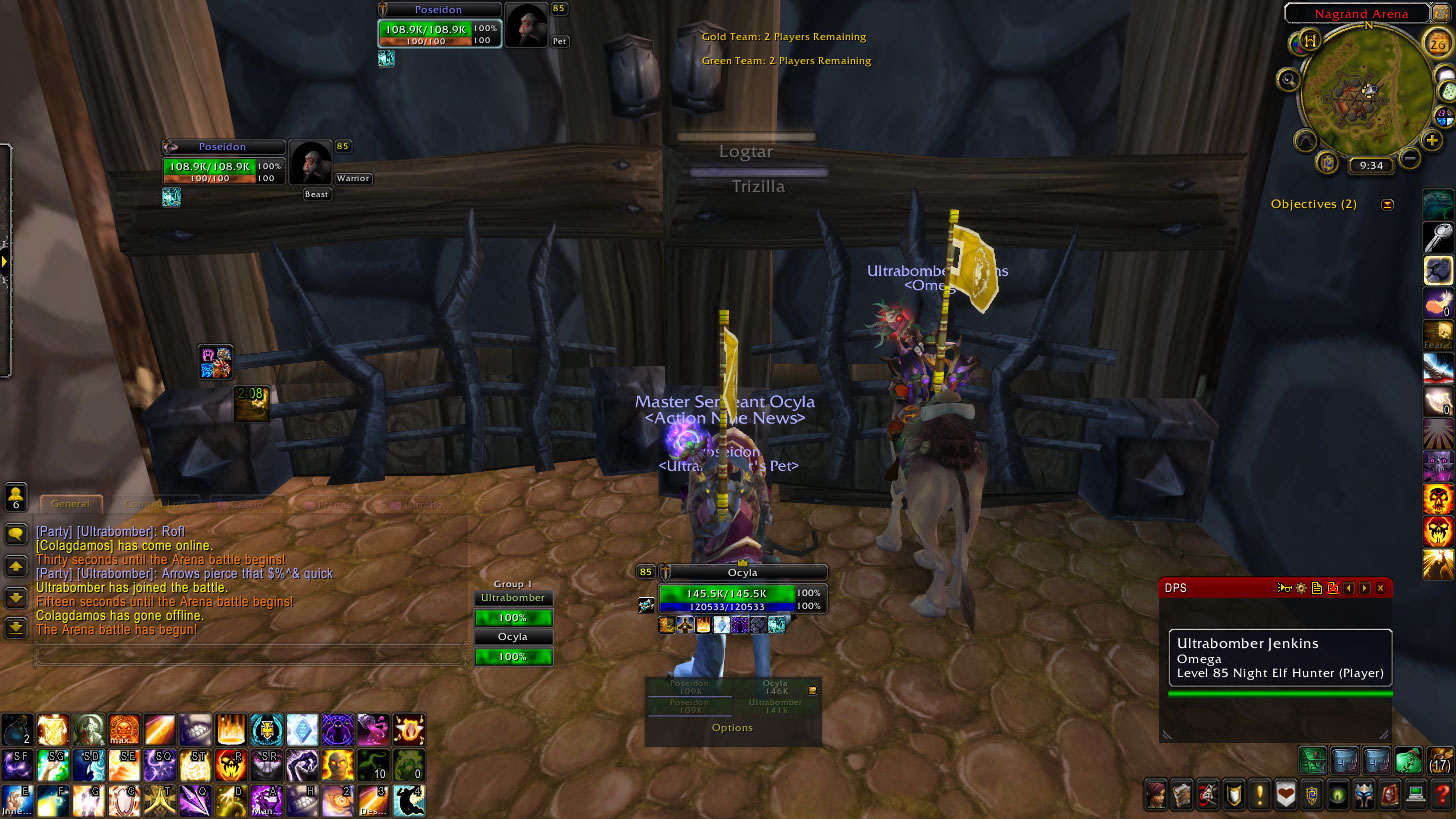Activate the glowing golden skull ability bound R
Screen dimensions: 1456x819
point(231,765)
